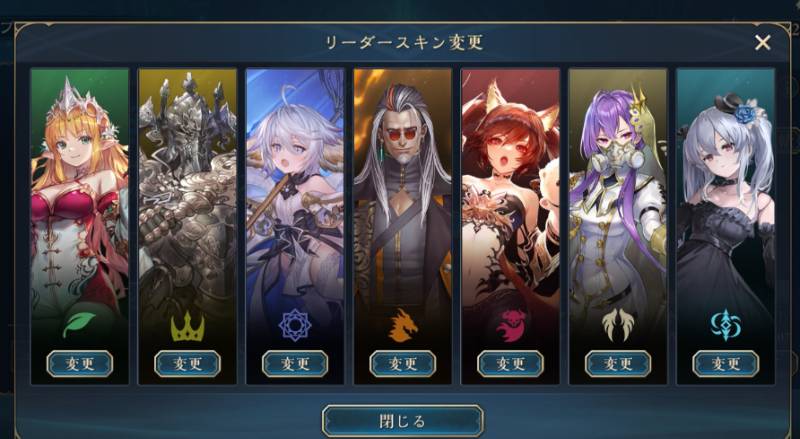Viewport: 800px width, 439px height.
Task: Close the leader skin dialog with X
Action: (x=762, y=42)
